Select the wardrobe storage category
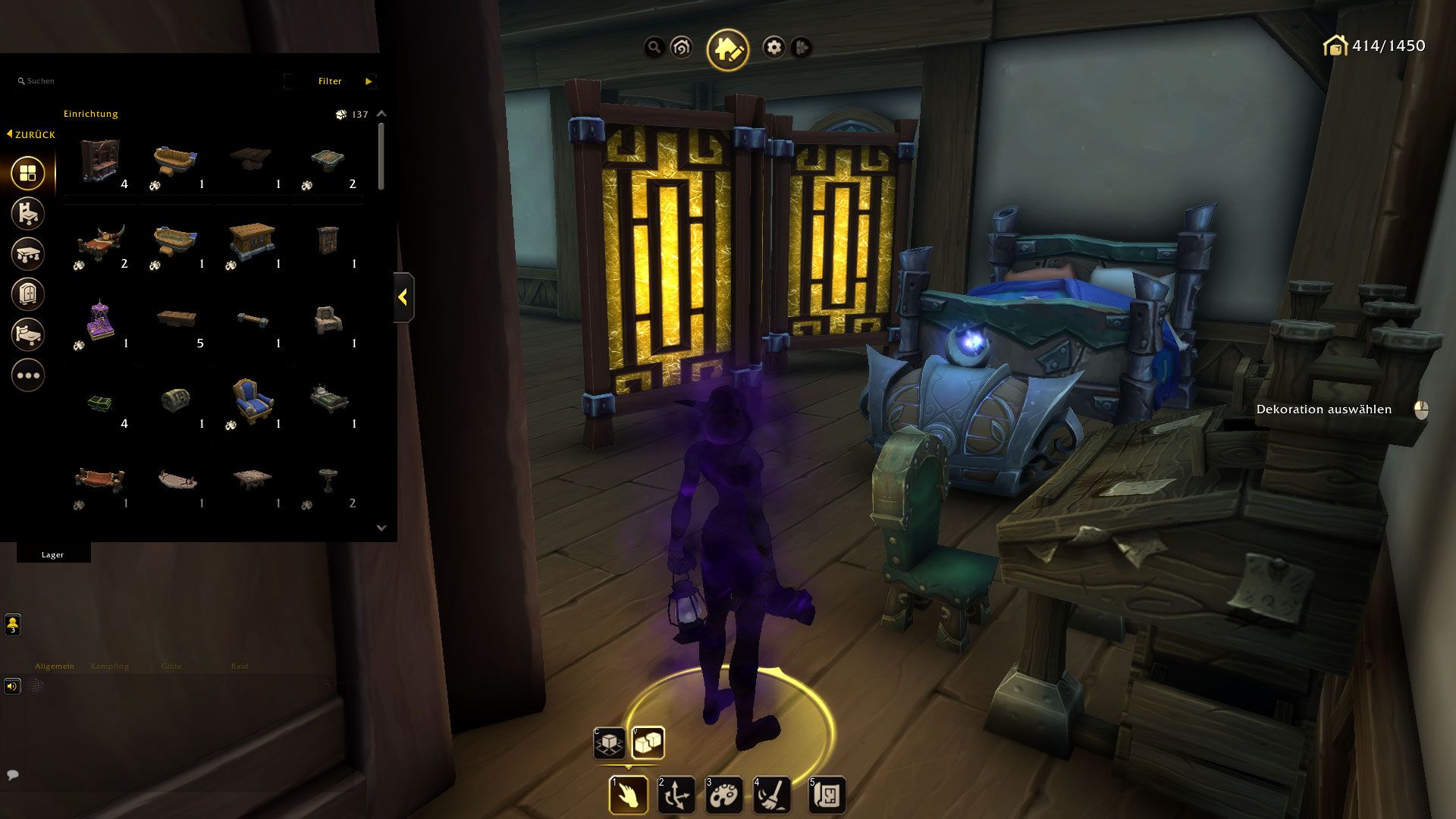This screenshot has width=1456, height=819. tap(28, 294)
